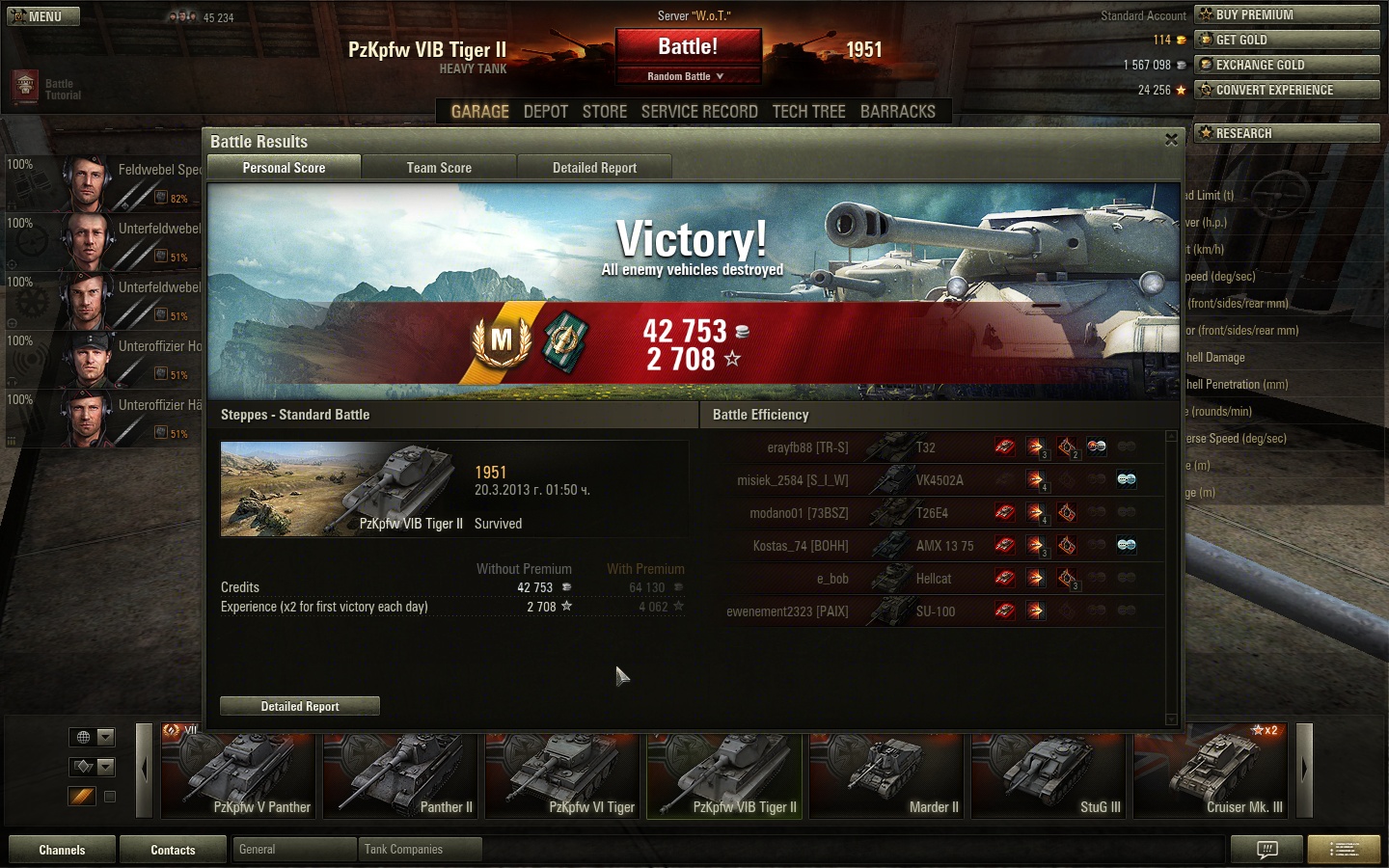Select the Convert Experience button
Screen dimensions: 1389x868
click(x=1287, y=90)
